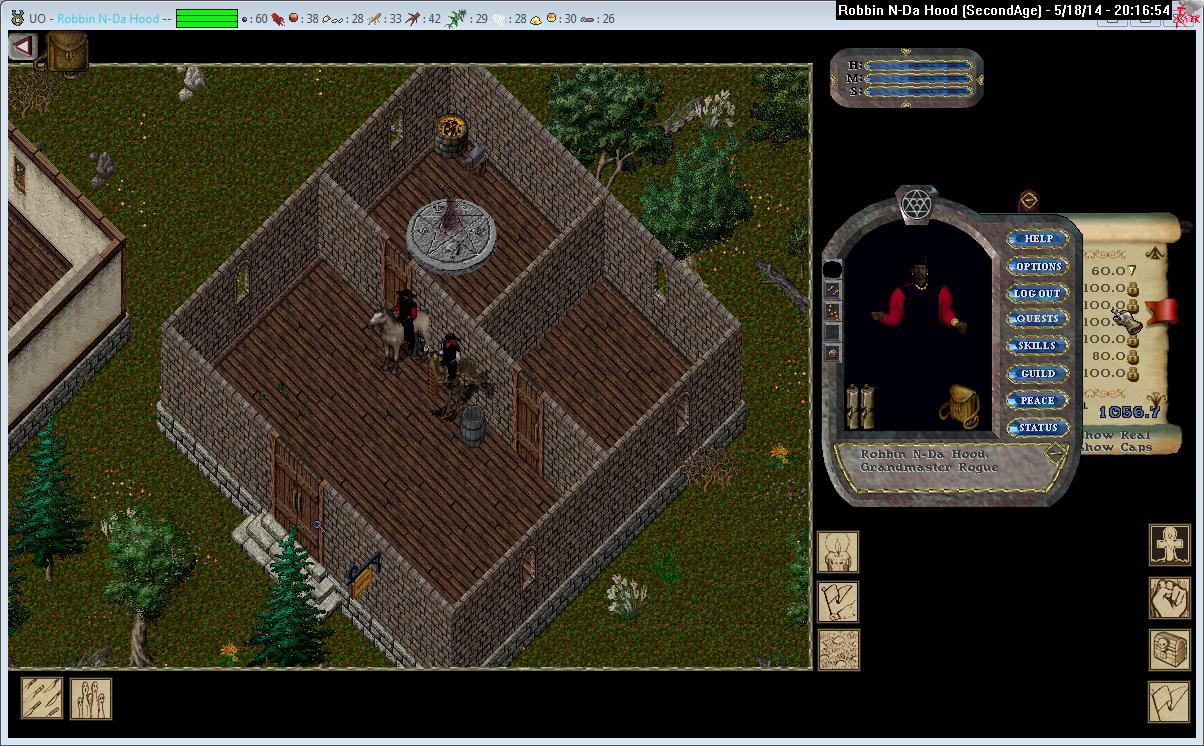The height and width of the screenshot is (746, 1204).
Task: Show the Skills list
Action: (1037, 346)
